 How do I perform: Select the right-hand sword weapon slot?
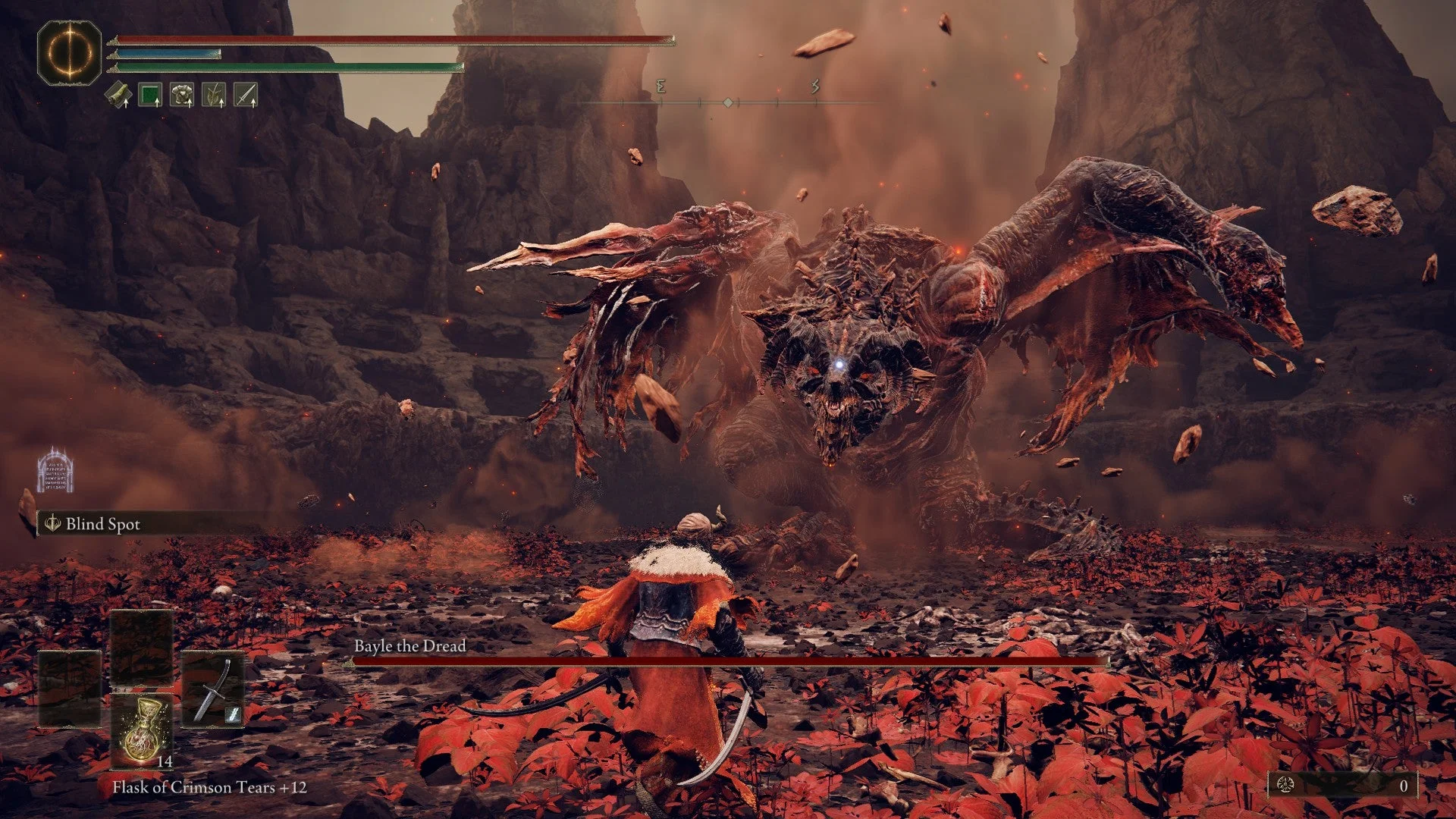[x=213, y=689]
